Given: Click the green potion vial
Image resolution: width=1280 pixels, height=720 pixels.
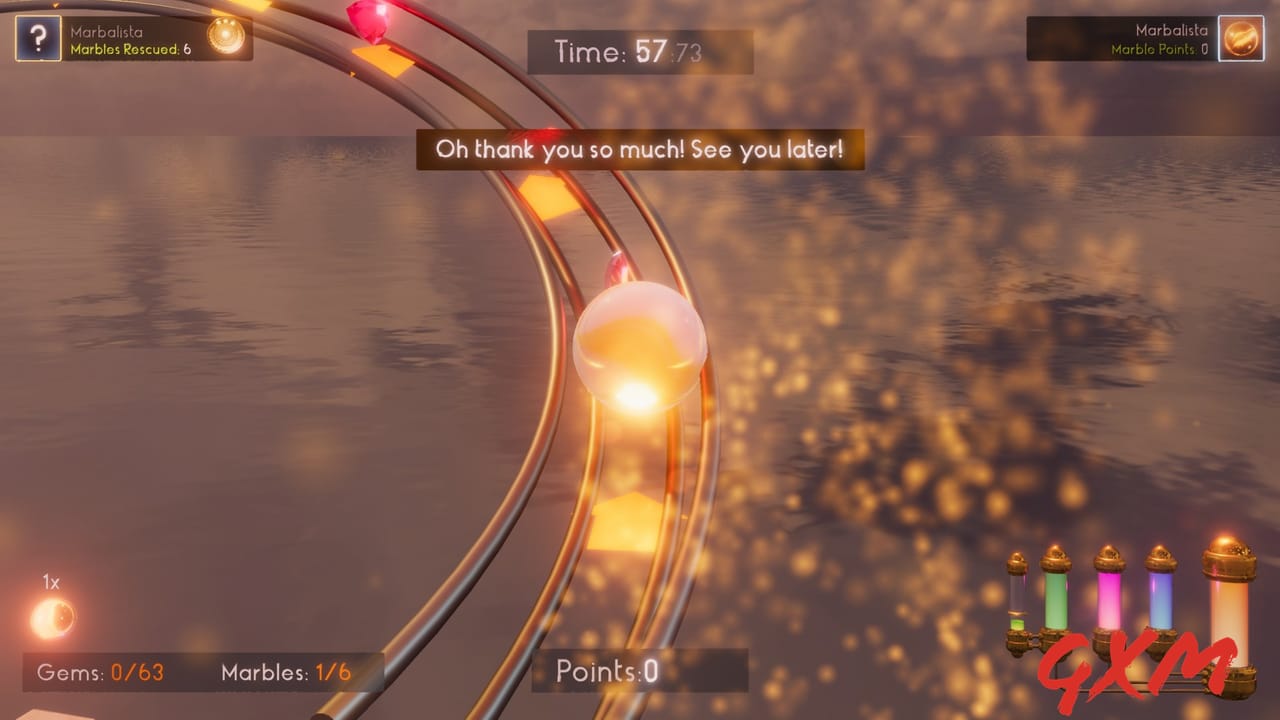Looking at the screenshot, I should (x=1056, y=598).
